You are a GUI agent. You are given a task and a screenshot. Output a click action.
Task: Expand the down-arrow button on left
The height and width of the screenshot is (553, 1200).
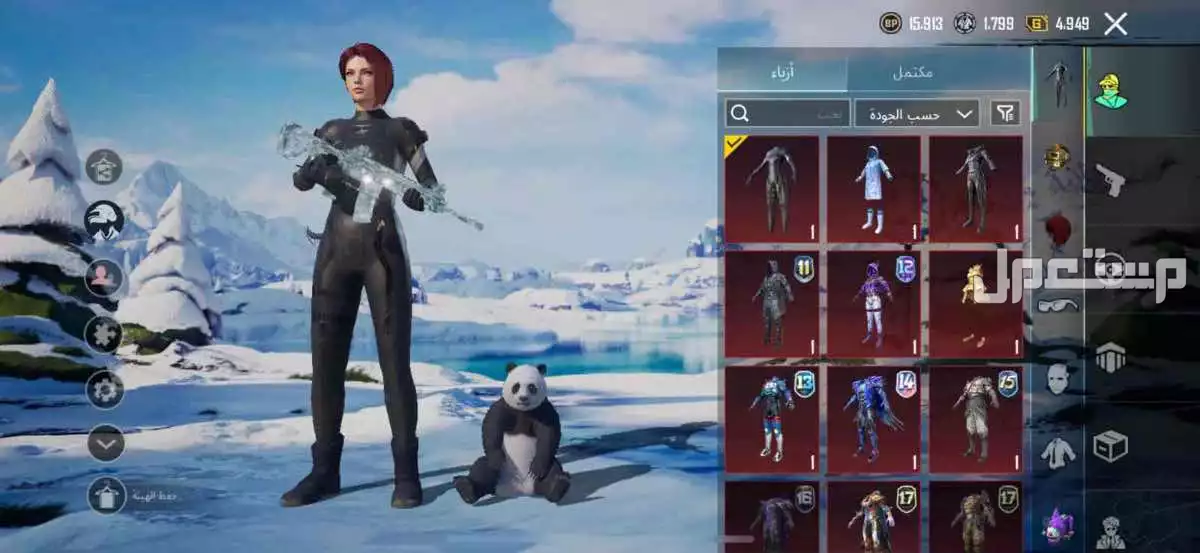pyautogui.click(x=105, y=442)
